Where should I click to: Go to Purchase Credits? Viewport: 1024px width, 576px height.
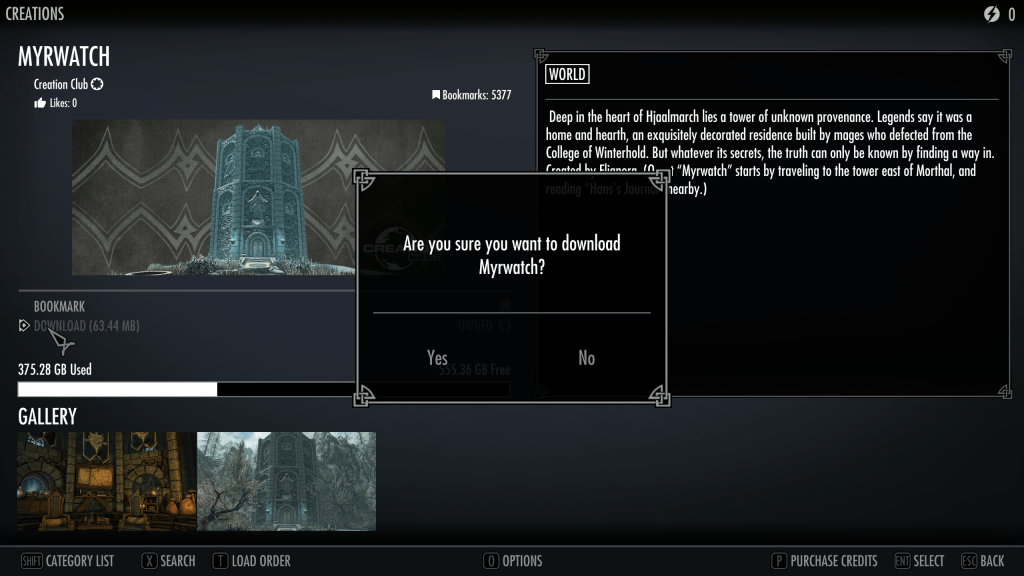click(824, 561)
